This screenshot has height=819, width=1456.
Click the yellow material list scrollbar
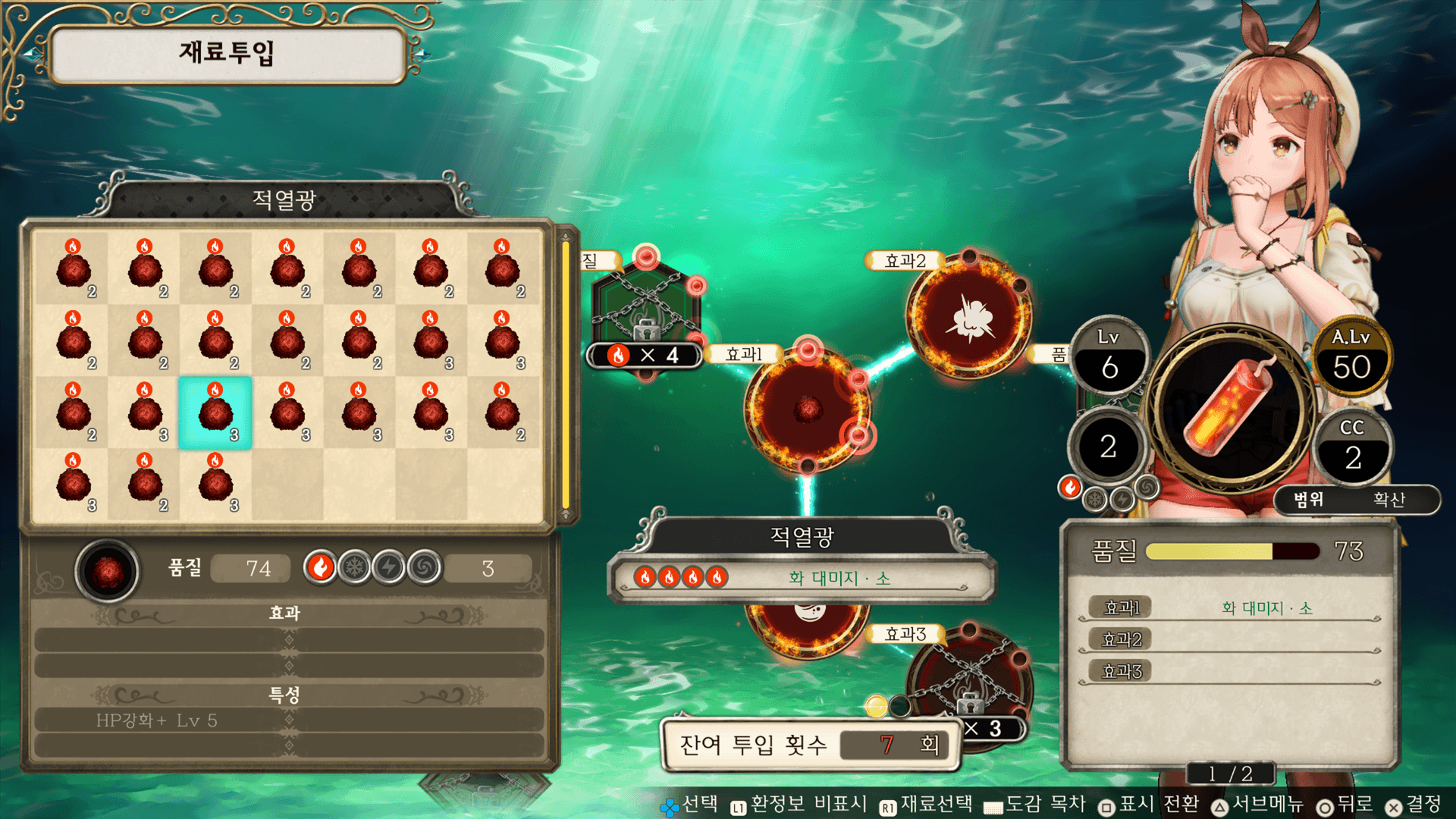[x=565, y=375]
